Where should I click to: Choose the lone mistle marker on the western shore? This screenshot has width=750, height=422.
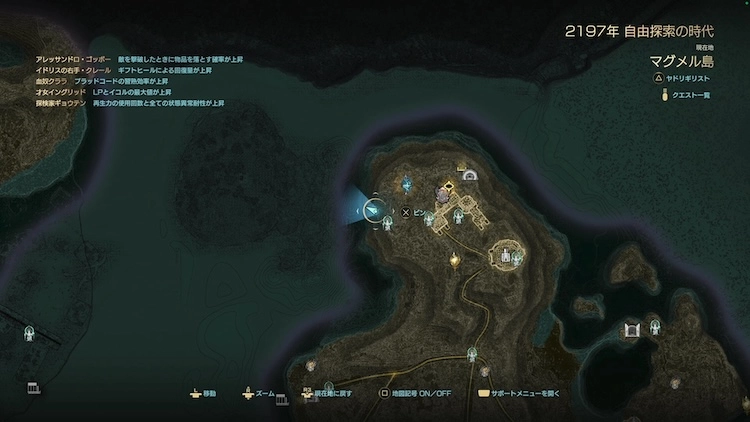coord(29,333)
